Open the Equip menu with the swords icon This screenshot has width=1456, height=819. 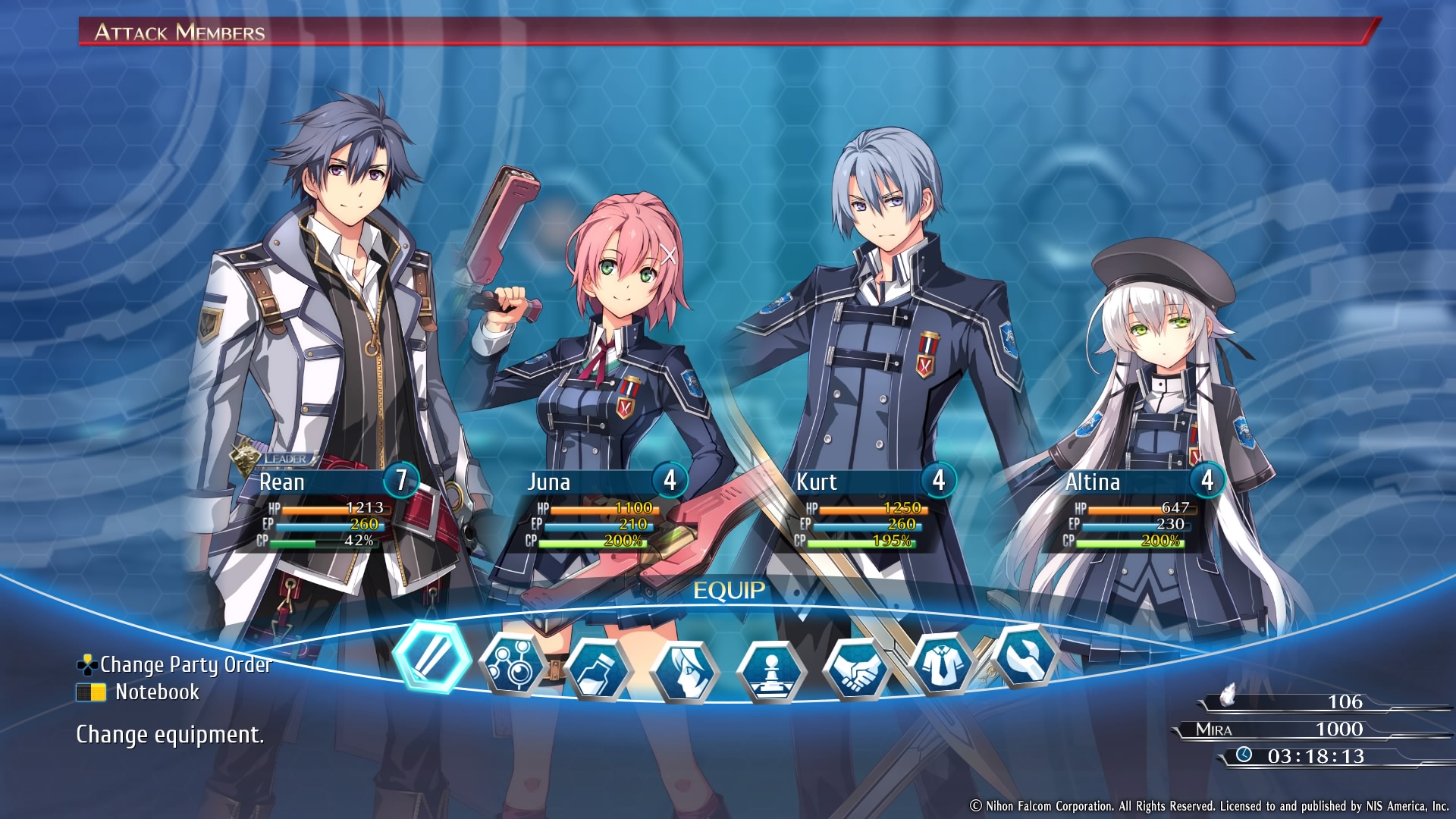(432, 656)
